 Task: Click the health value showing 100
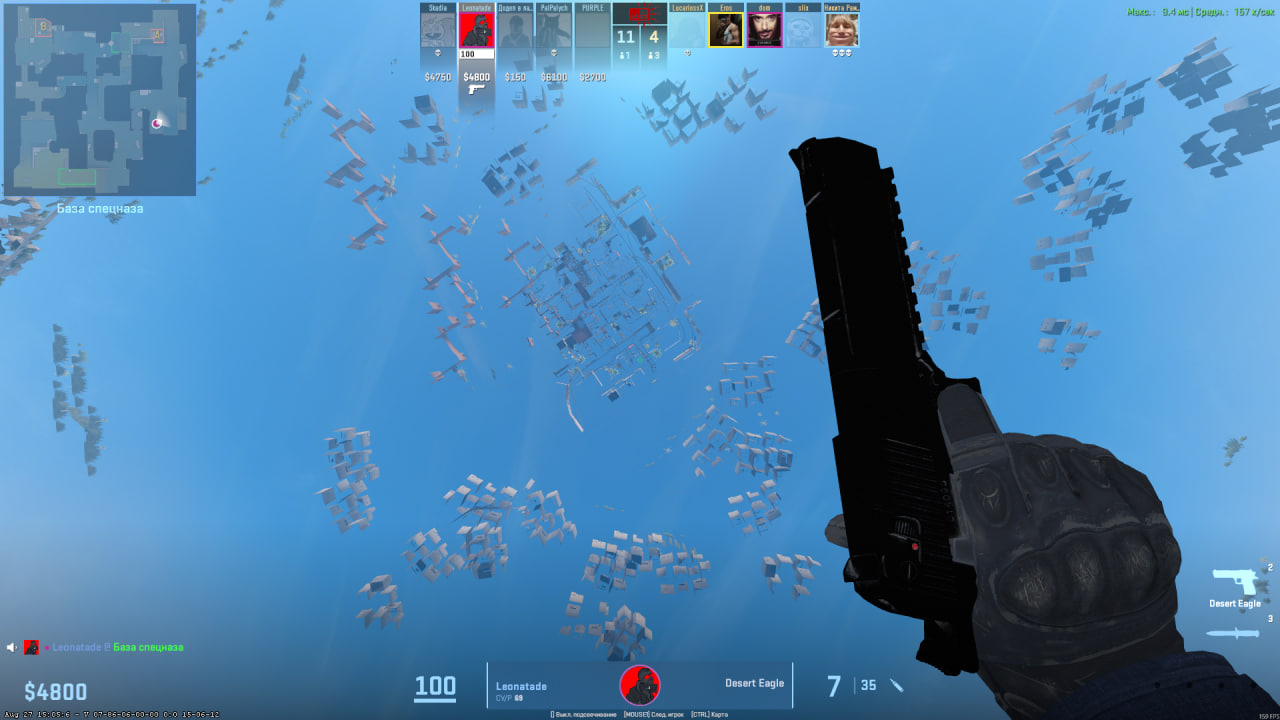pos(434,686)
